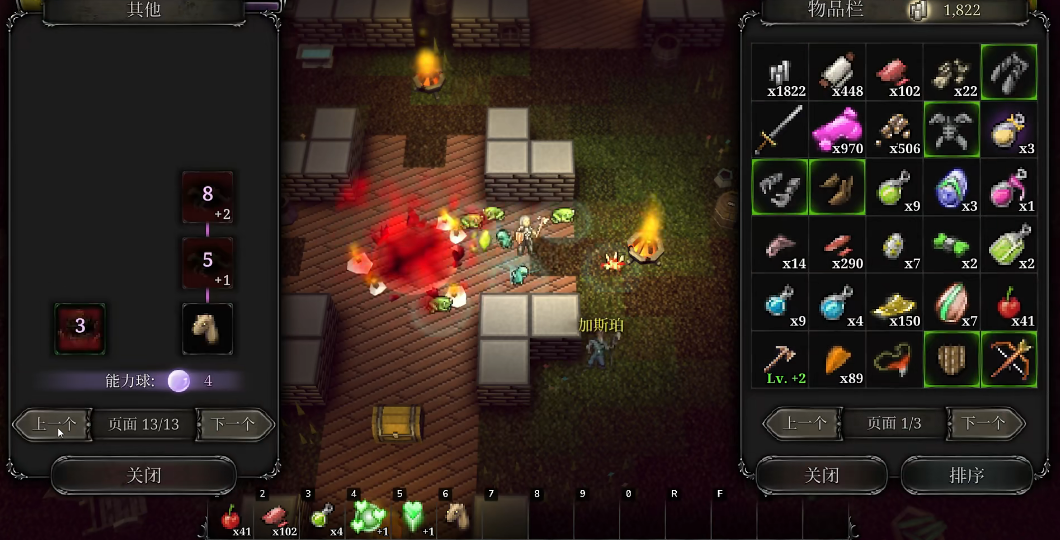
Task: Select the locked skill node showing 5
Action: (207, 263)
